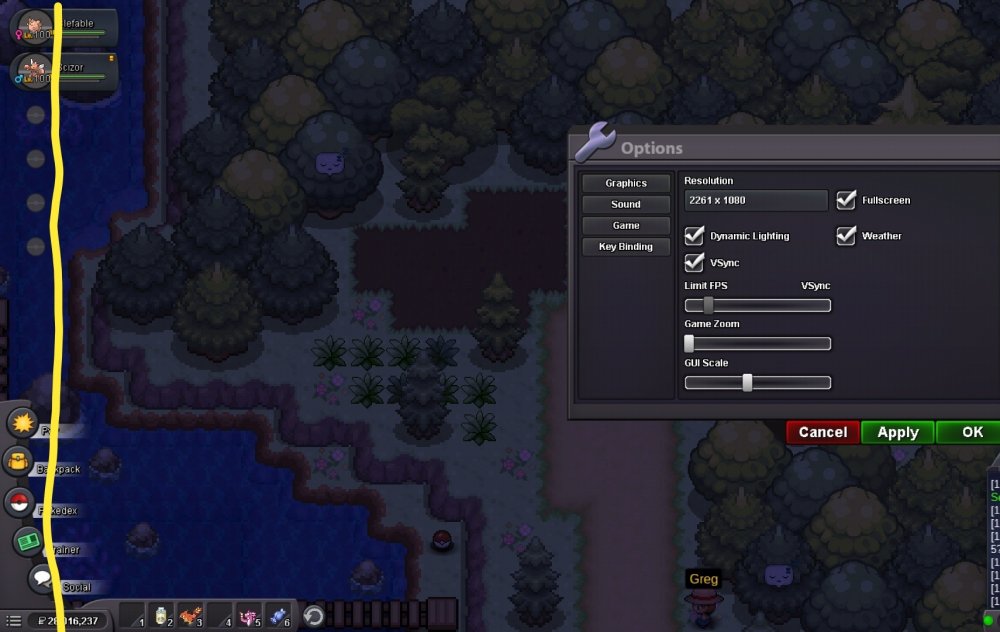1000x632 pixels.
Task: Disable Dynamic Lighting
Action: pyautogui.click(x=695, y=236)
